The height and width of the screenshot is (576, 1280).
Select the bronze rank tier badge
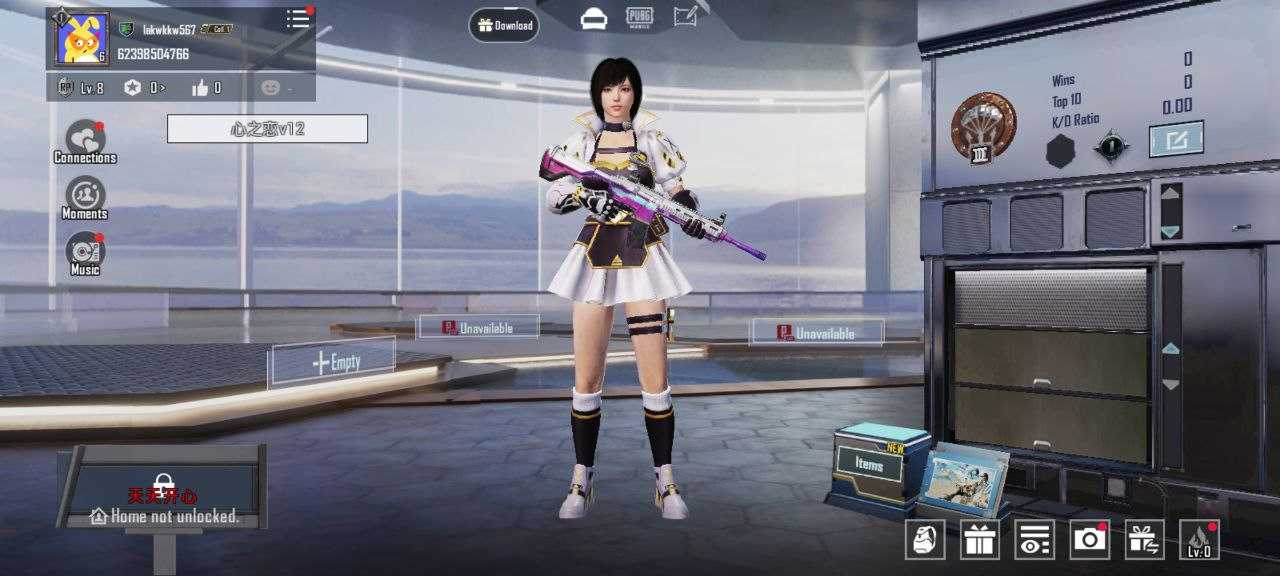[983, 126]
